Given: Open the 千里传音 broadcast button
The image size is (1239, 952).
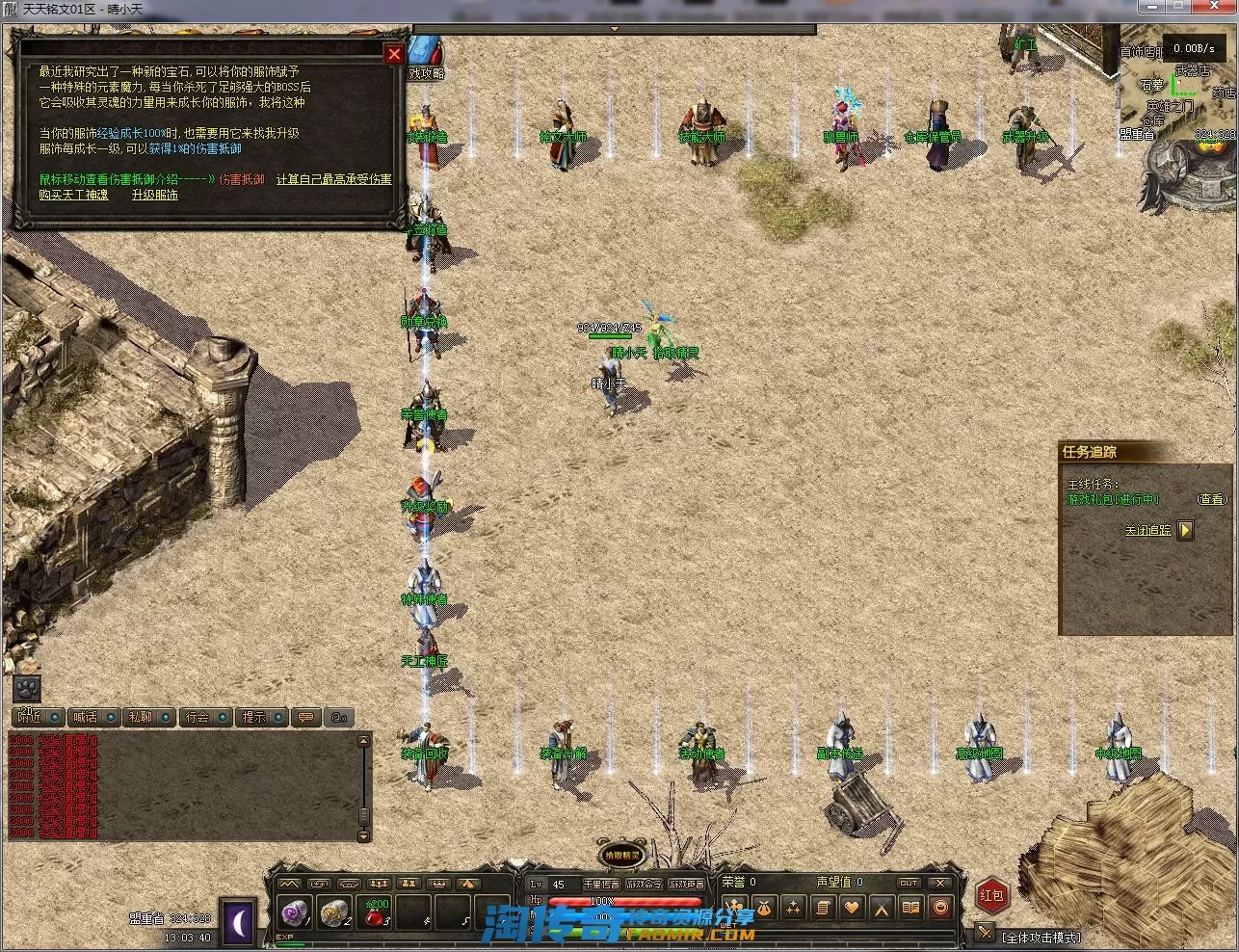Looking at the screenshot, I should pyautogui.click(x=600, y=884).
